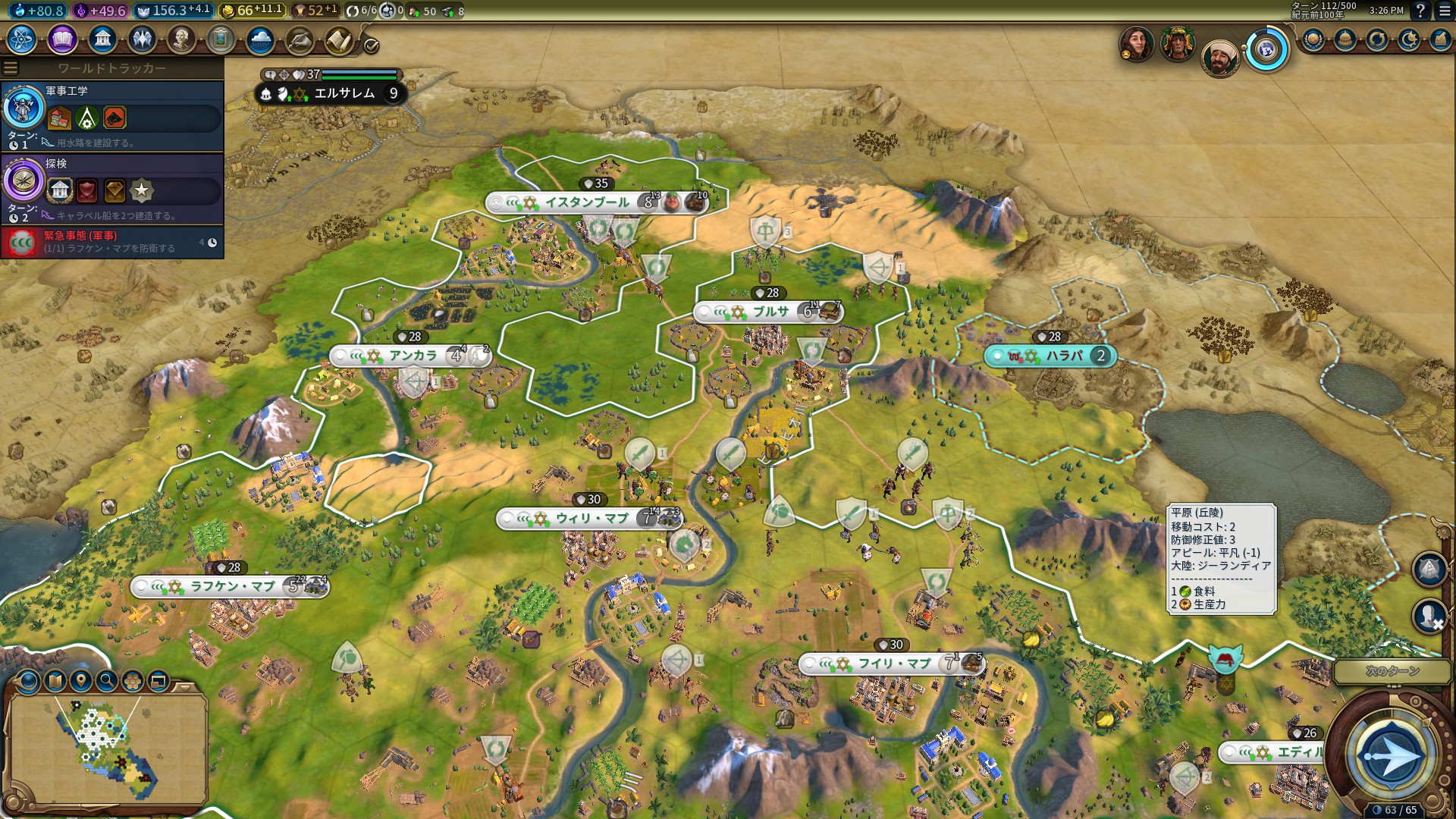This screenshot has height=819, width=1456.
Task: Click the 次のターン next turn button
Action: (x=1392, y=755)
